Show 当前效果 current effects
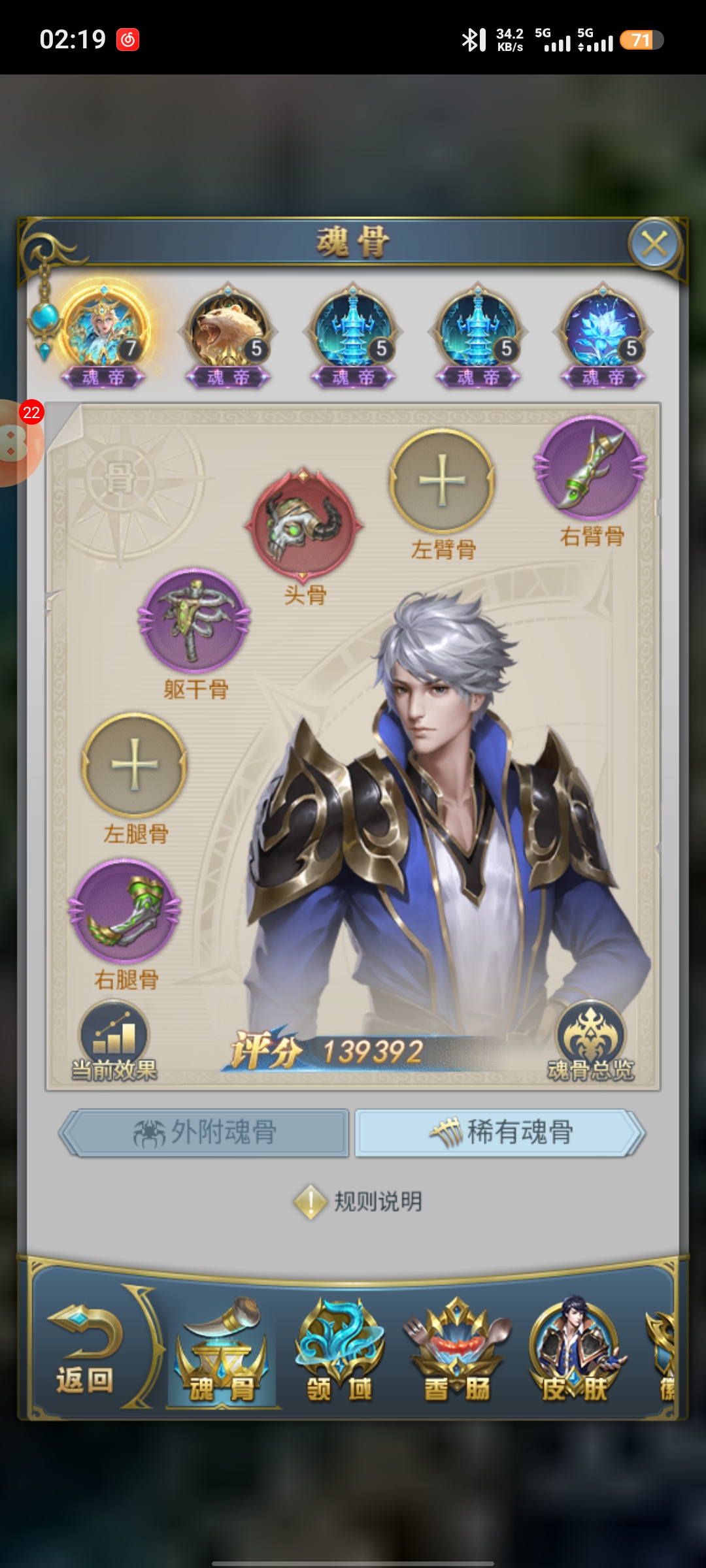 pyautogui.click(x=114, y=1043)
